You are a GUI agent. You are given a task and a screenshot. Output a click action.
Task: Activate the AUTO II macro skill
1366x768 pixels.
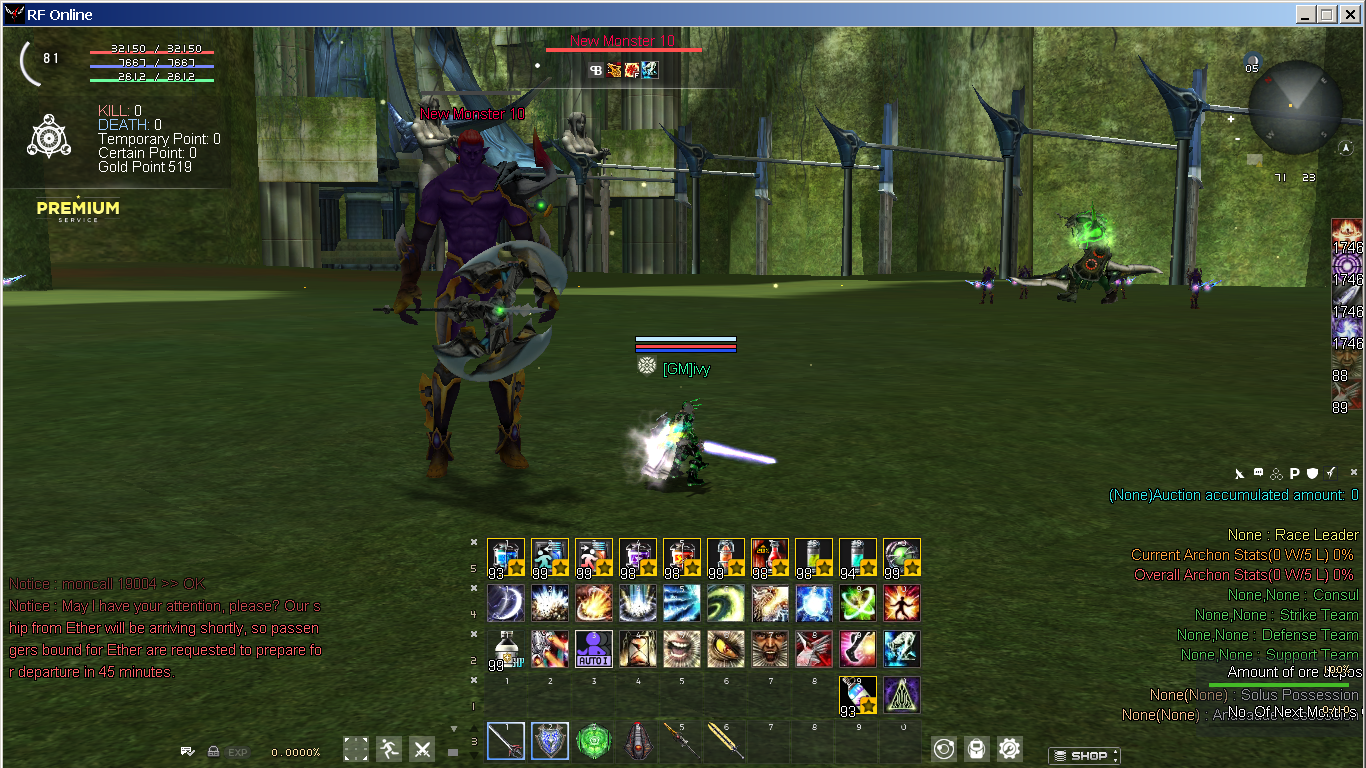point(594,648)
